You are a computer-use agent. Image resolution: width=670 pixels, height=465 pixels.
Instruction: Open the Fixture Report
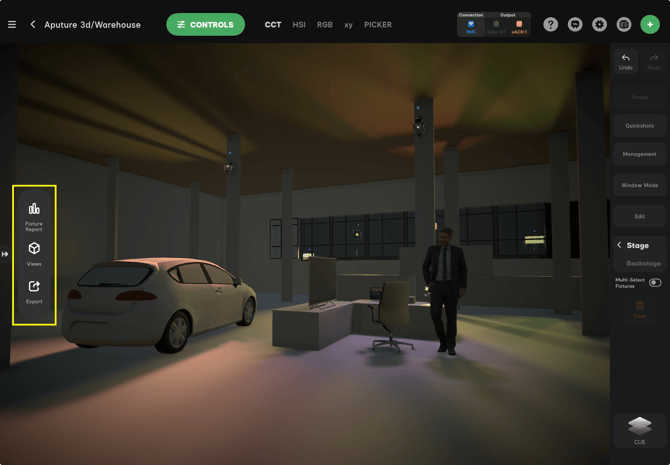click(x=34, y=214)
